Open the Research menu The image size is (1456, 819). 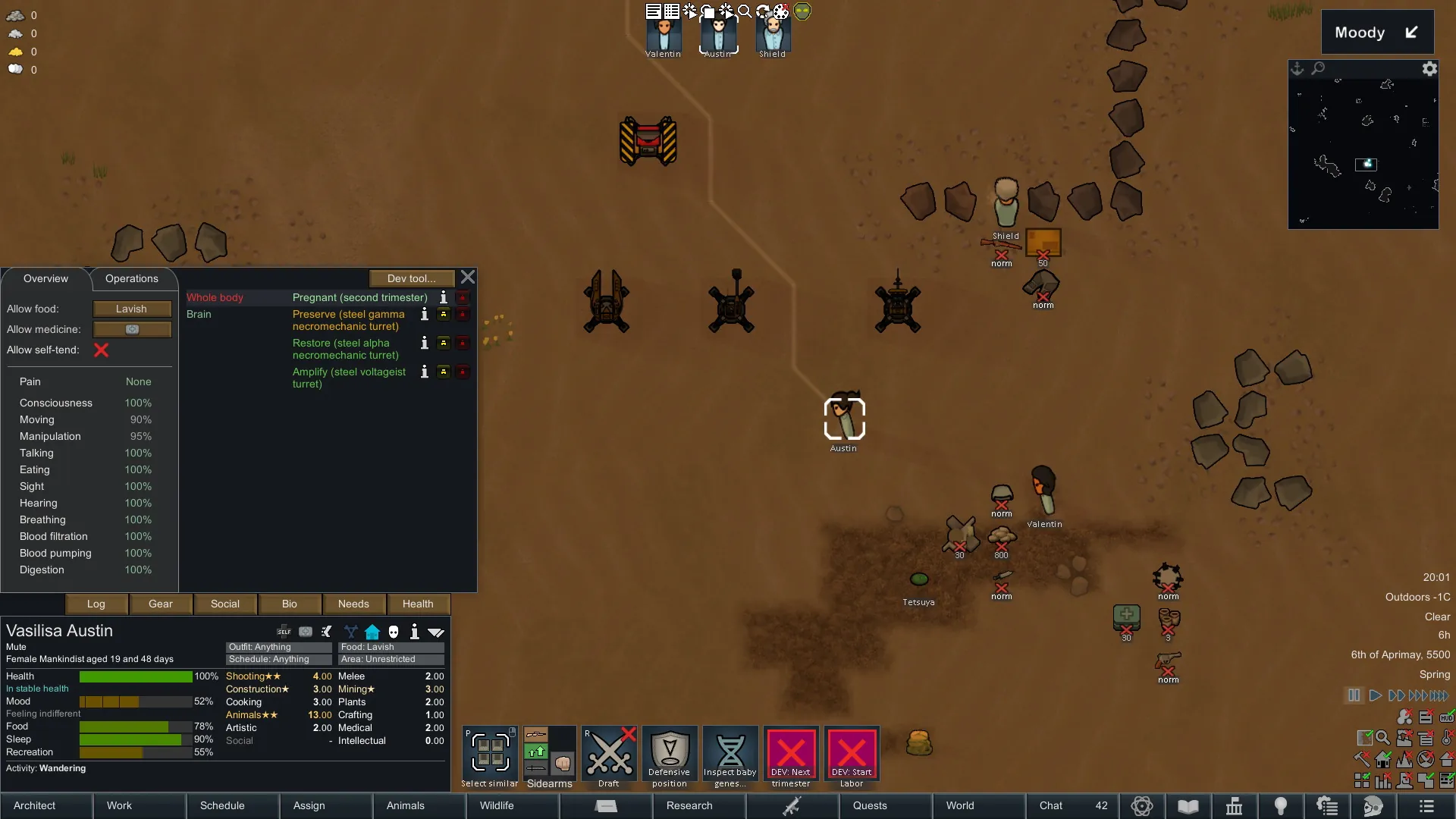(689, 805)
